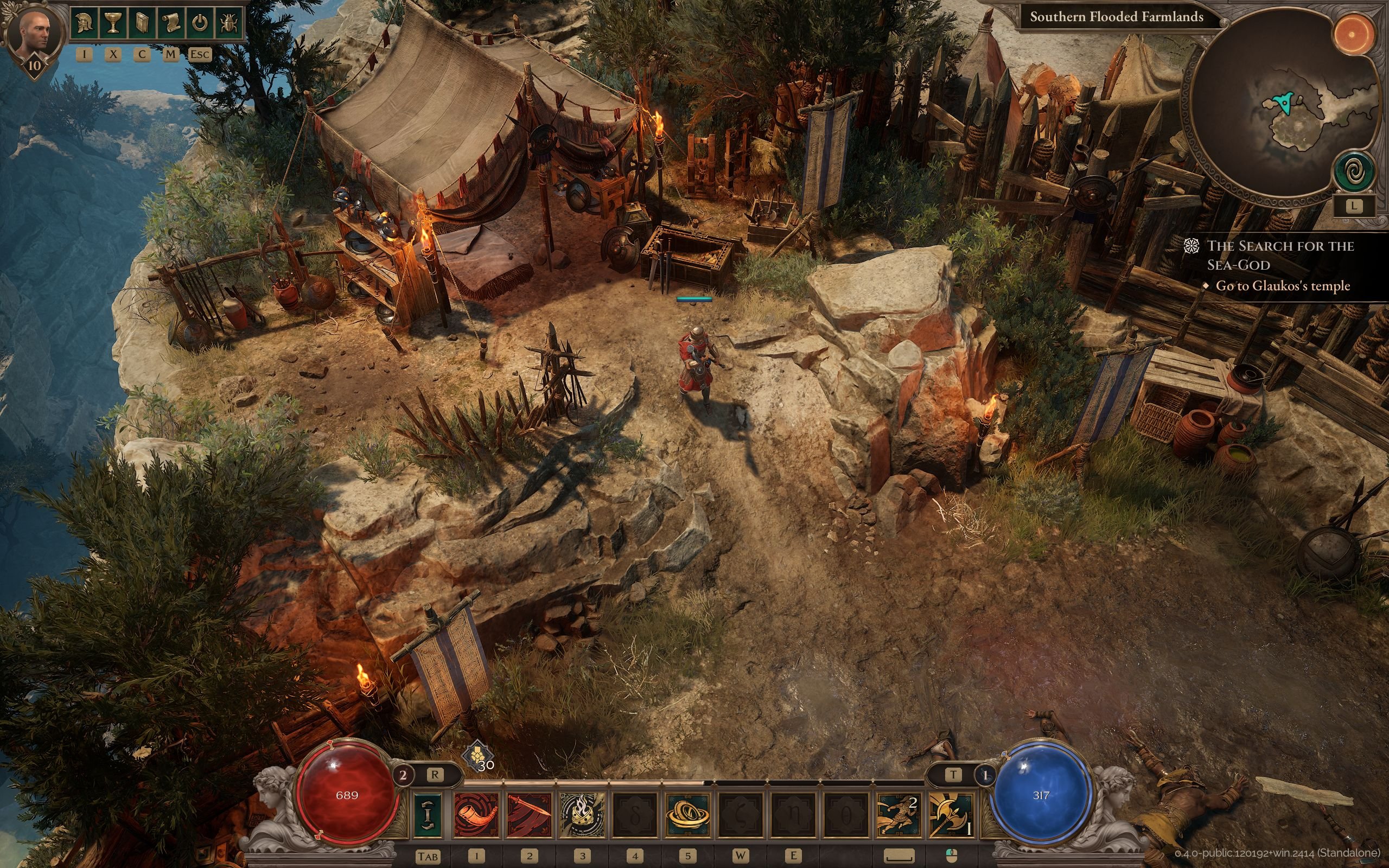This screenshot has width=1389, height=868.
Task: Select the golden axe attack skill
Action: 951,815
